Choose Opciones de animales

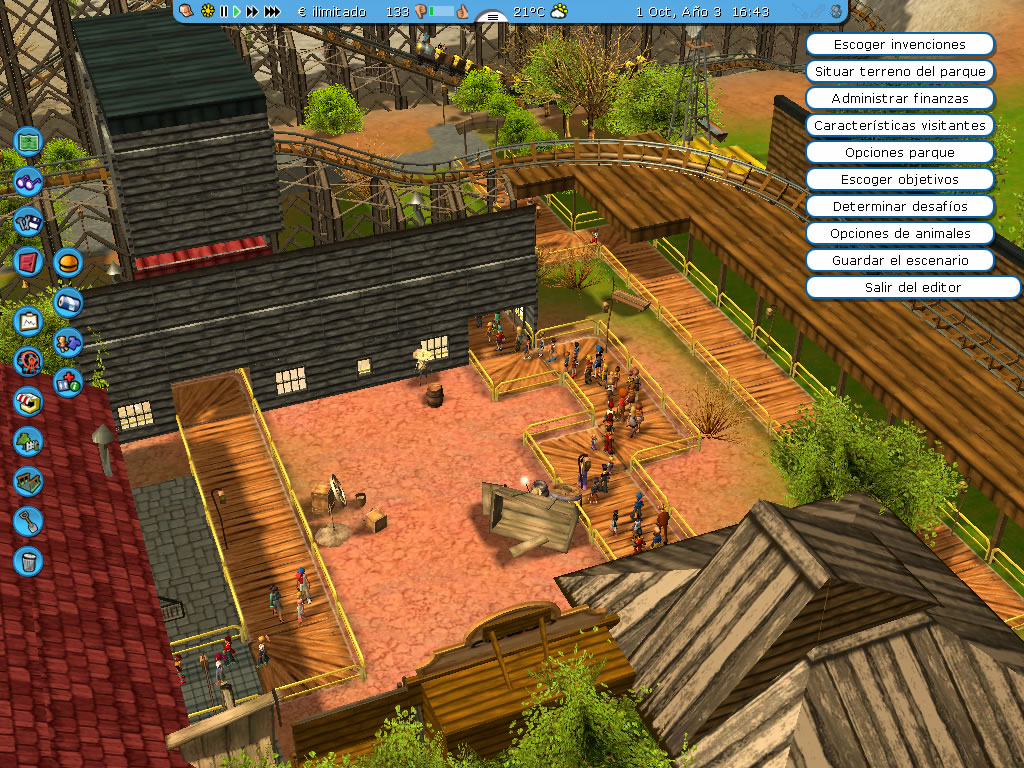click(899, 234)
